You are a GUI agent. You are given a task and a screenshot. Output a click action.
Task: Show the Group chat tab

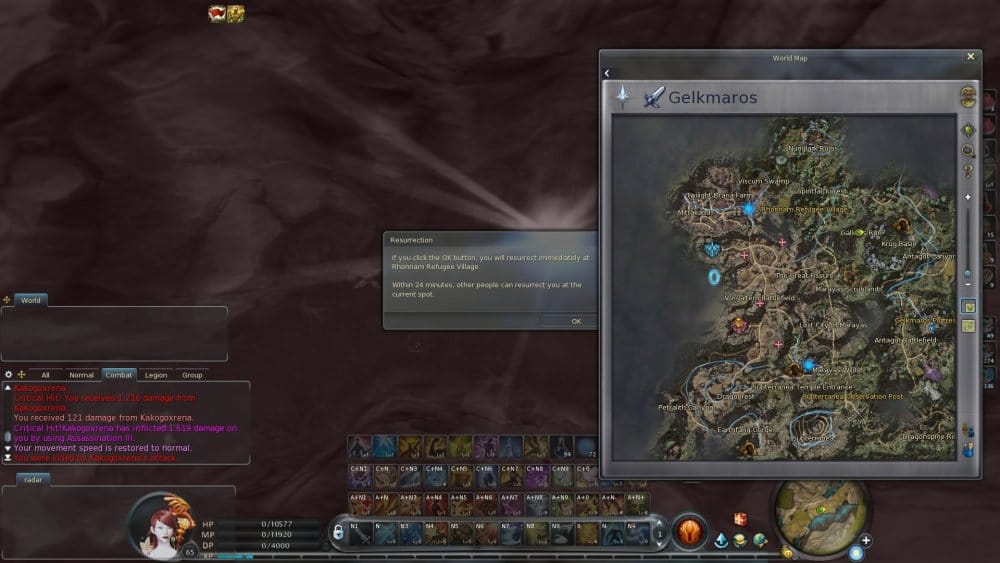point(192,375)
